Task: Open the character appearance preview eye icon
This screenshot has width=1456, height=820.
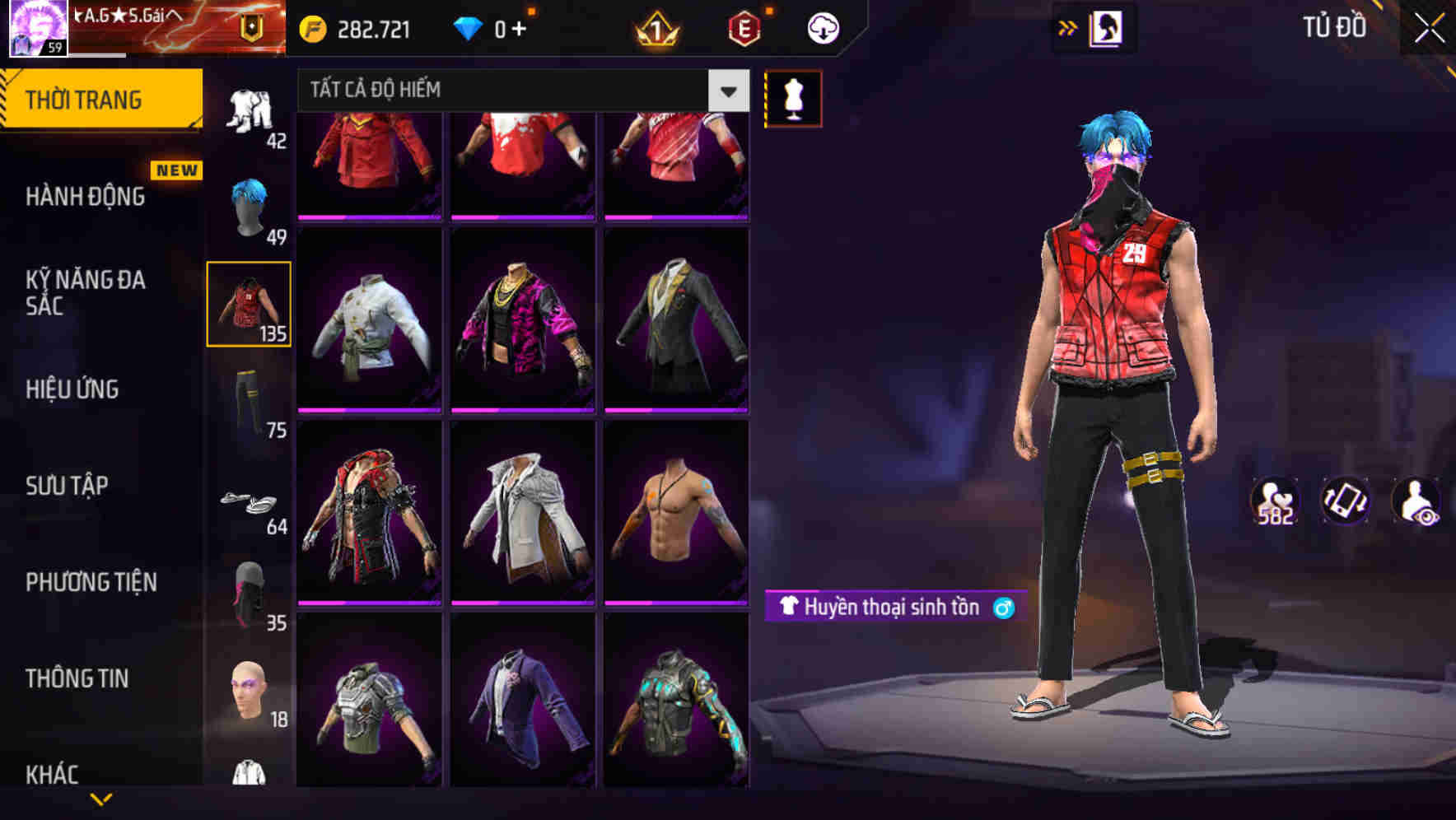Action: point(1414,501)
